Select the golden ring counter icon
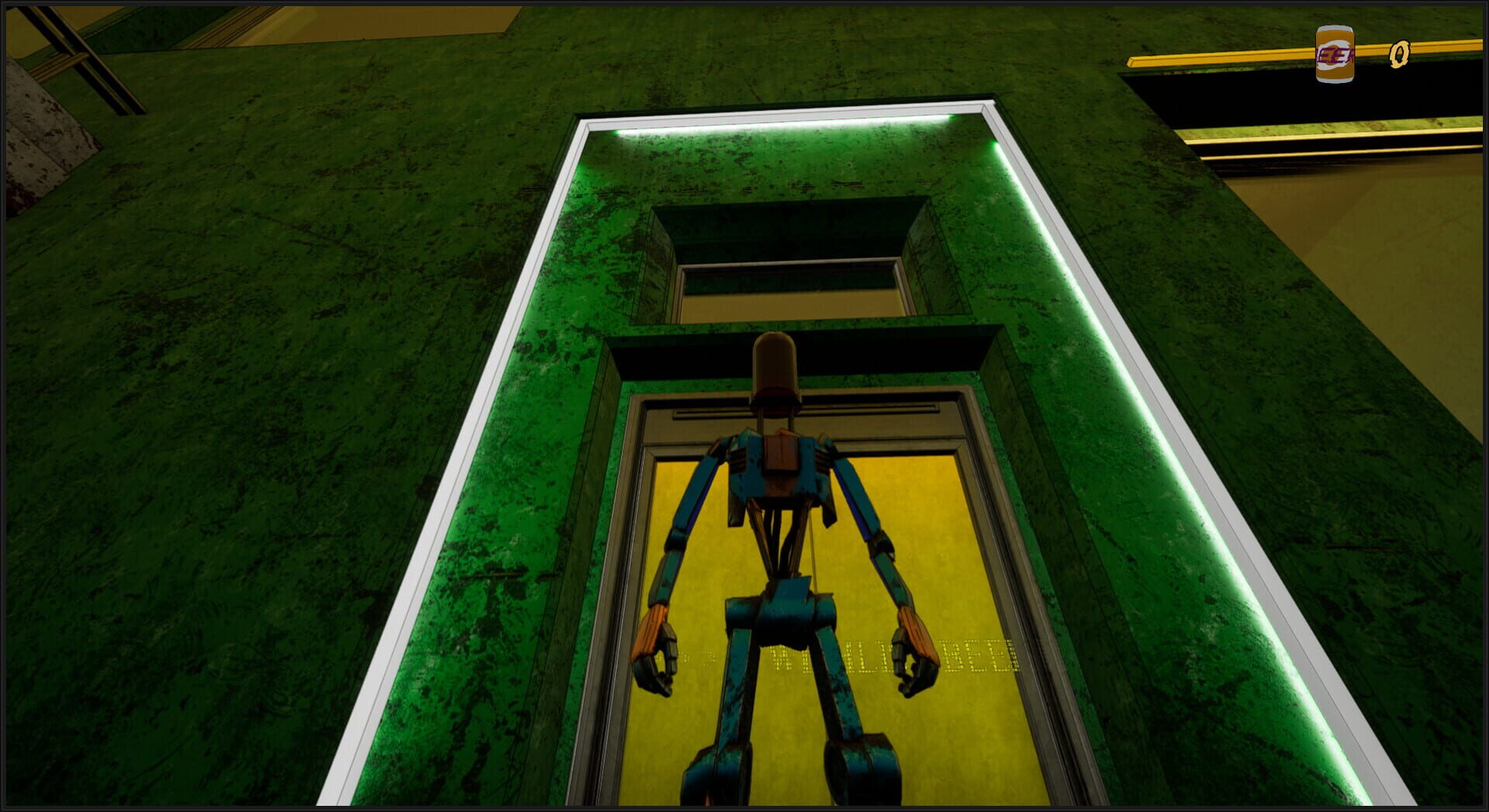1489x812 pixels. (x=1400, y=53)
